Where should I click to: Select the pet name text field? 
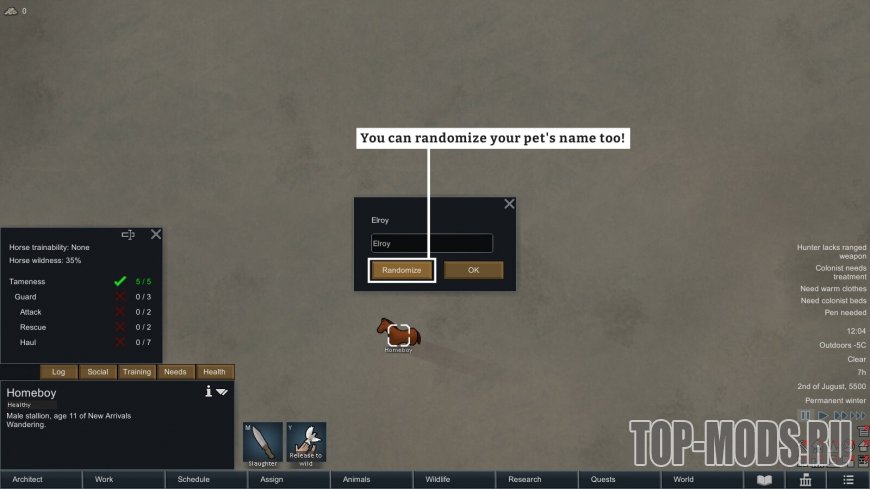[431, 243]
